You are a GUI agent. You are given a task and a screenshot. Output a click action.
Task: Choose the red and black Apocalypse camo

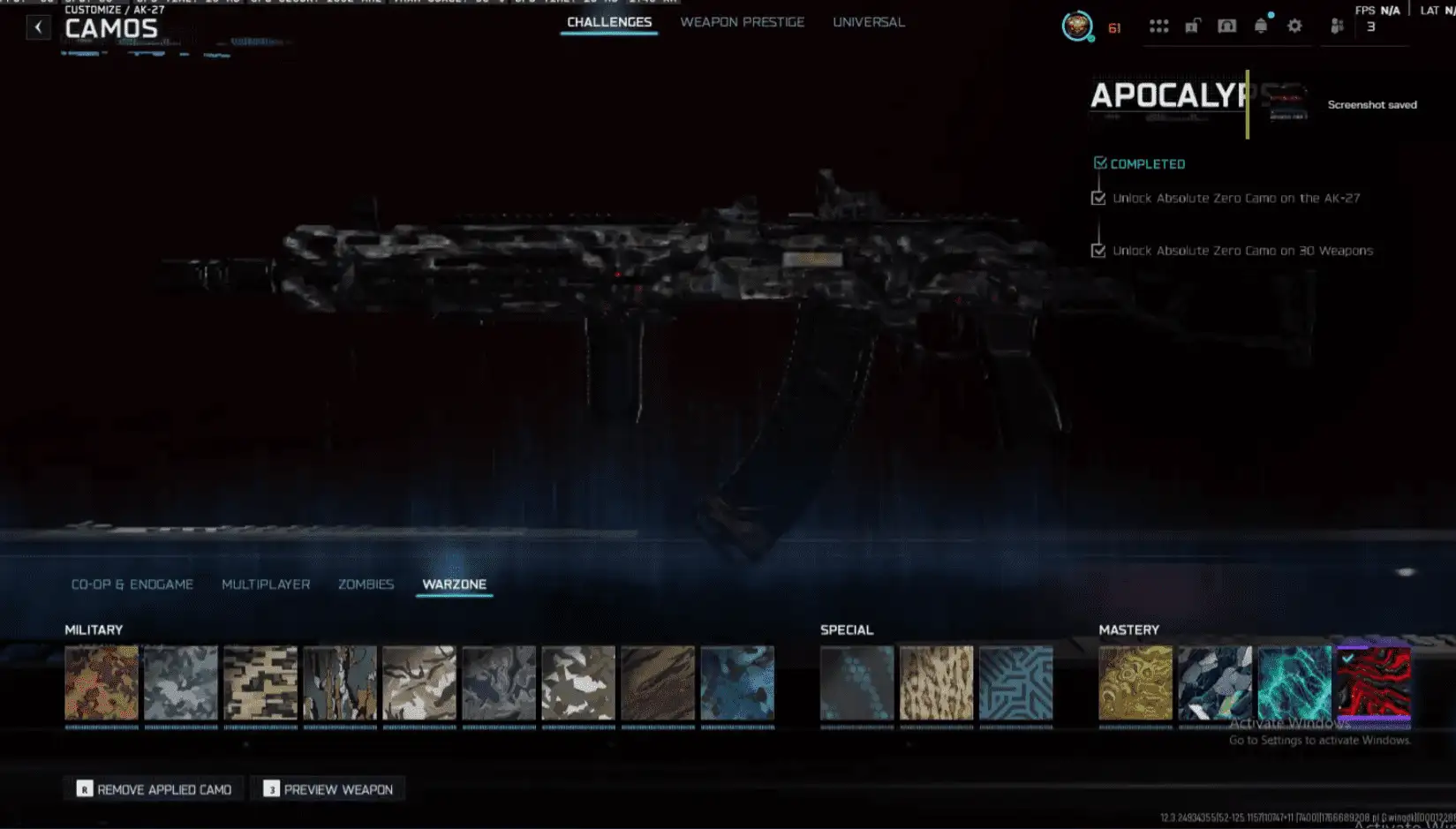(1374, 682)
